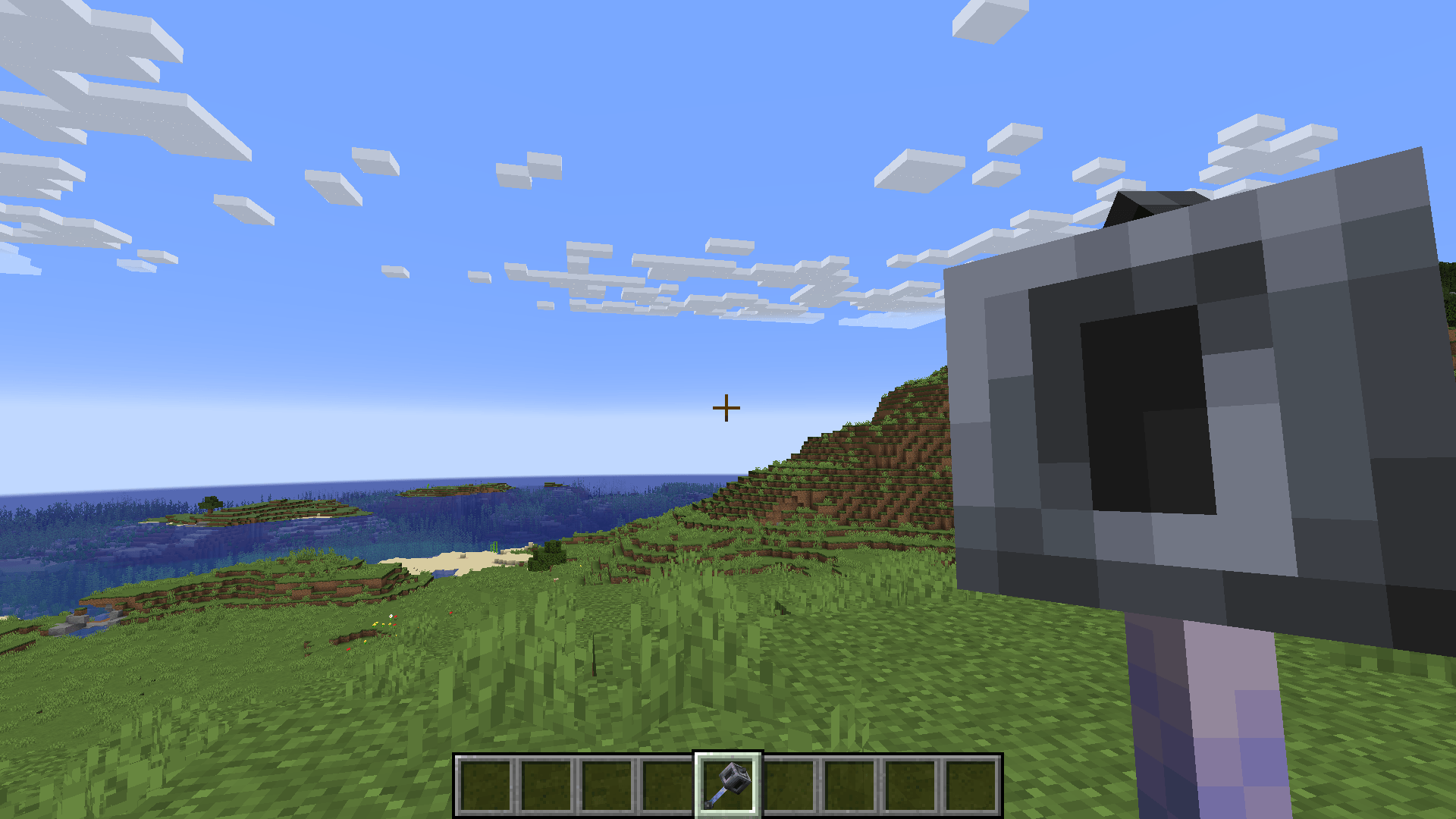Click the first hotbar slot
Screen dimensions: 1456x819
click(x=485, y=785)
